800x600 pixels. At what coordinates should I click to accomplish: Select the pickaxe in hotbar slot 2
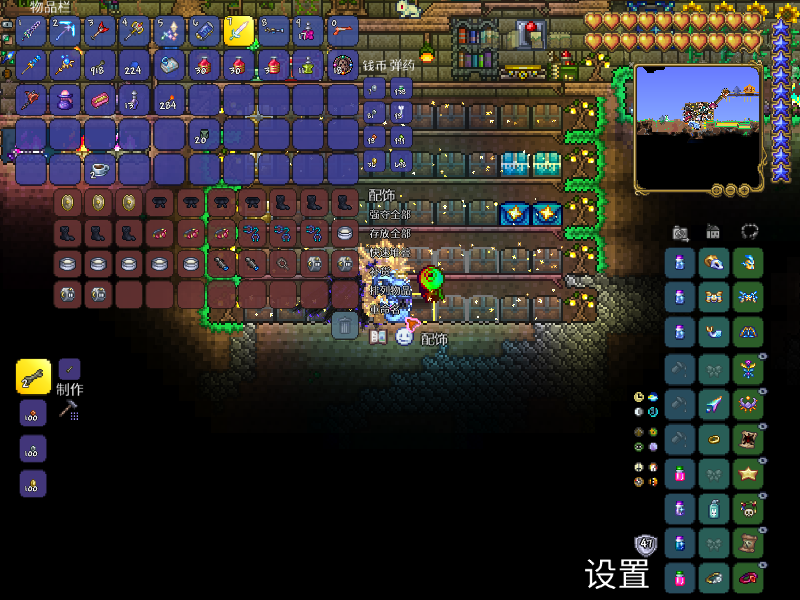pos(65,31)
